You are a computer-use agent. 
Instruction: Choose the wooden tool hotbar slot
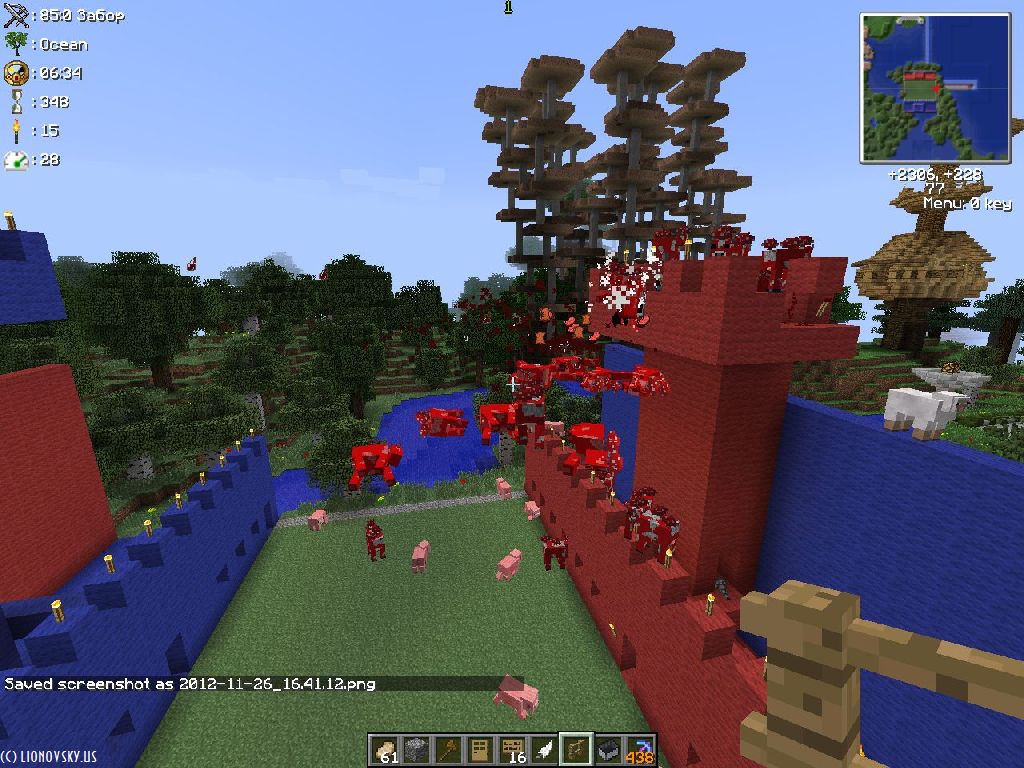tap(447, 748)
